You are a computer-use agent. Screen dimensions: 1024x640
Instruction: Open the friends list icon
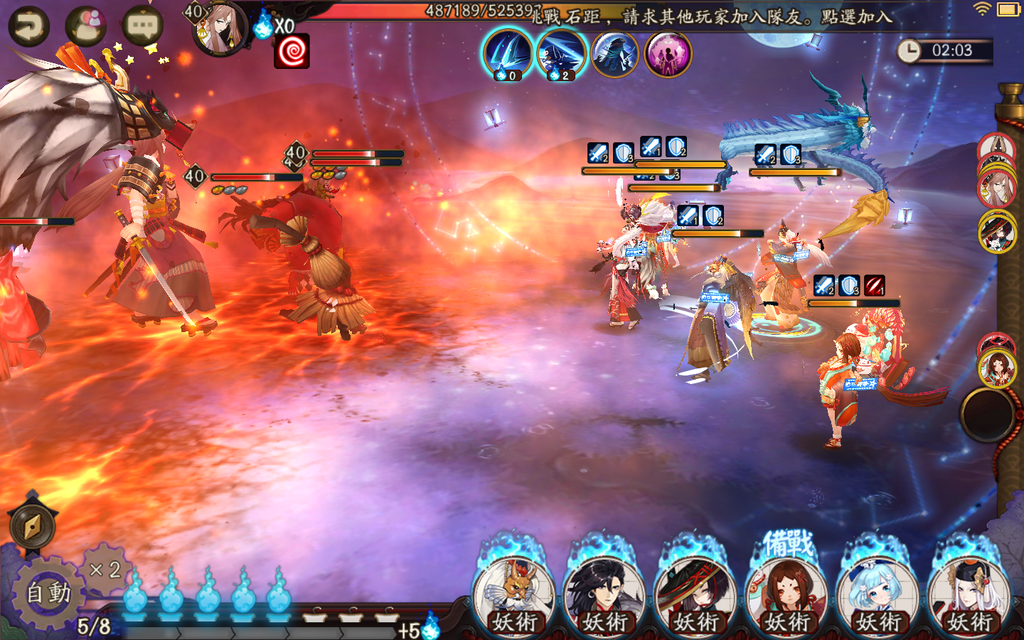pos(86,26)
